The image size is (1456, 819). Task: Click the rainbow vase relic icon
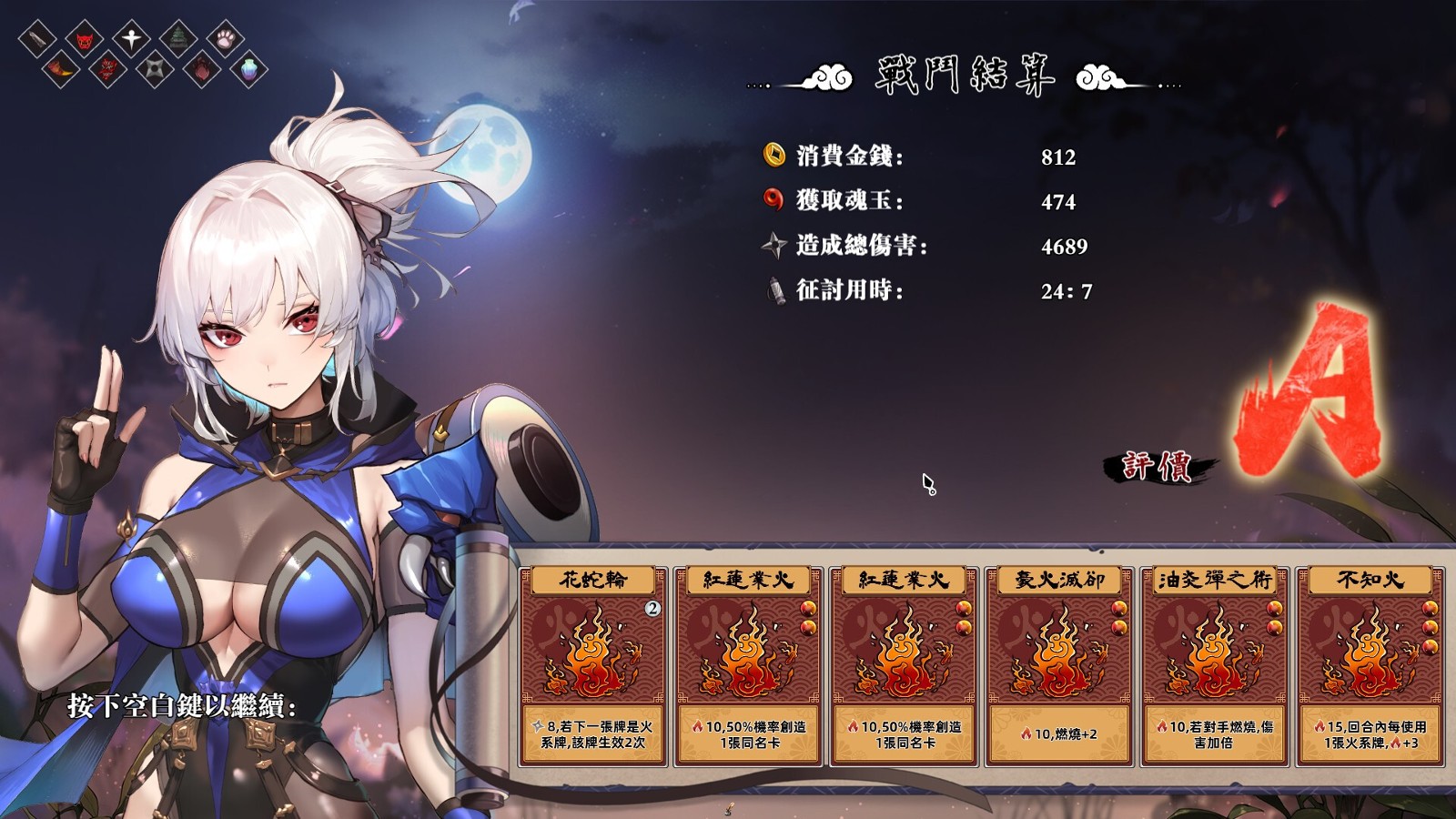click(248, 69)
